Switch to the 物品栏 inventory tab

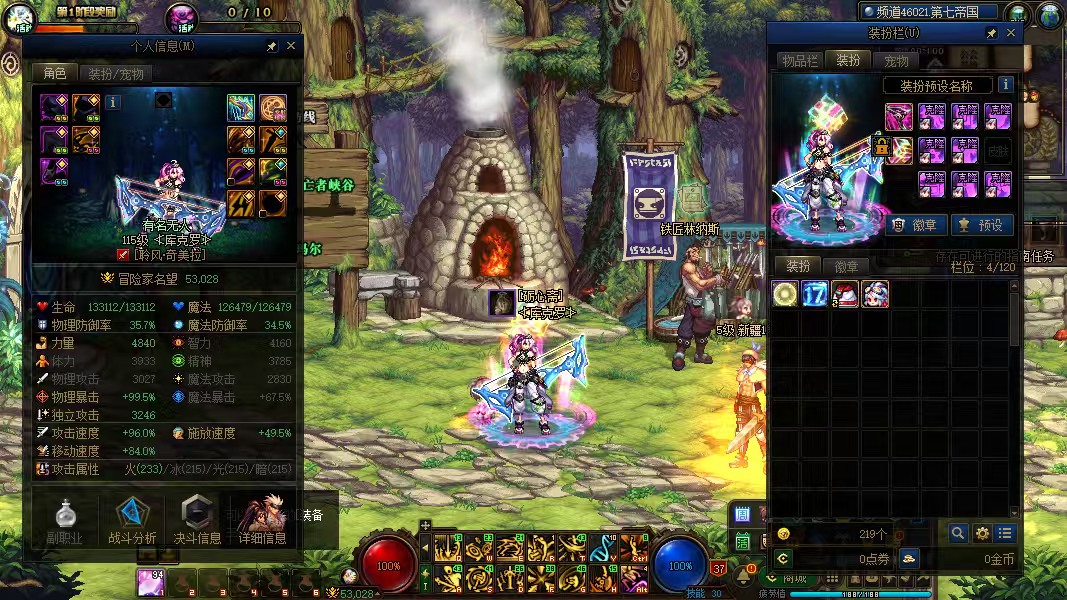[x=800, y=61]
